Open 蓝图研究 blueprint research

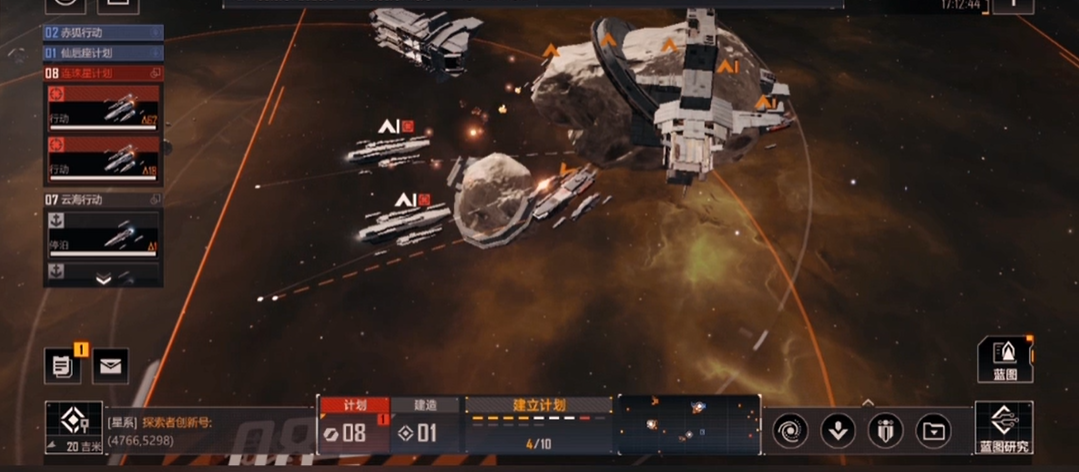(1004, 429)
